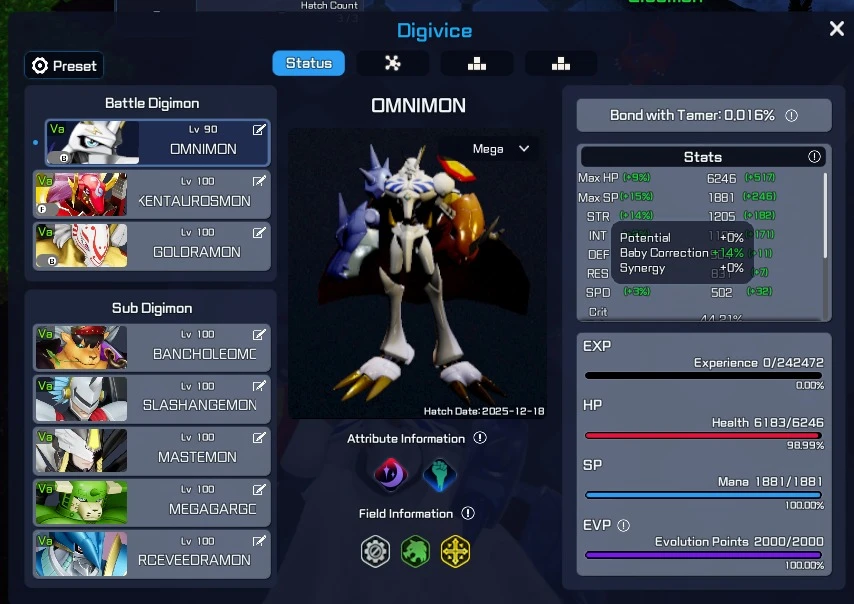Click the EVP info icon

pos(624,525)
